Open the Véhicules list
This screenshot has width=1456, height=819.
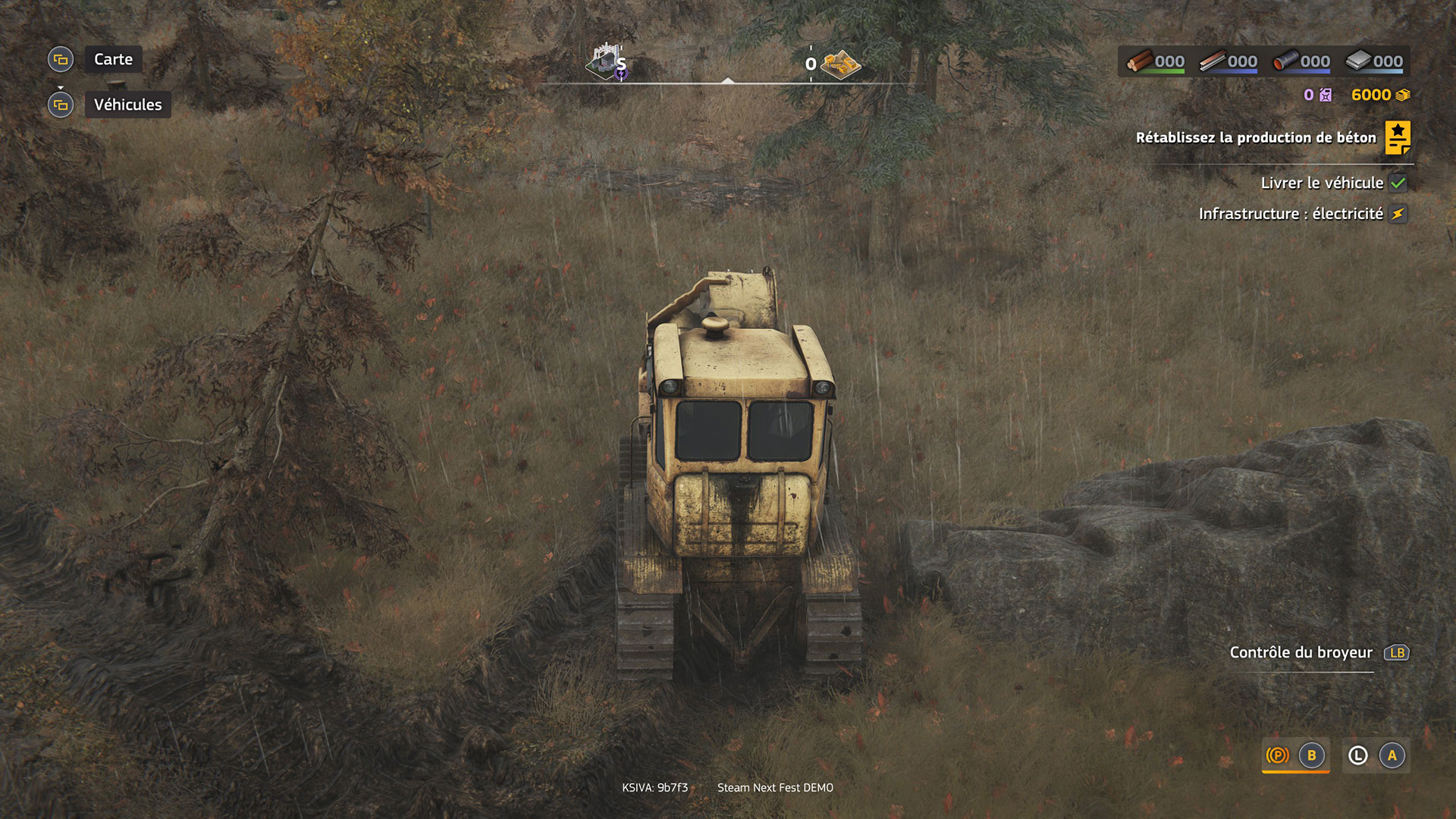pyautogui.click(x=127, y=105)
